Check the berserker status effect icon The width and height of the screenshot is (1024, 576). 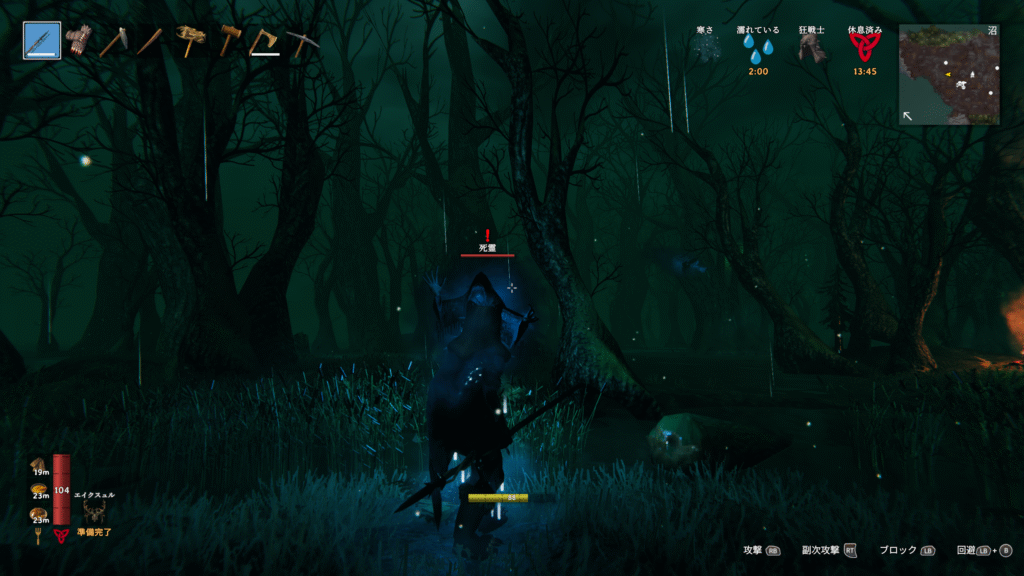pyautogui.click(x=811, y=49)
